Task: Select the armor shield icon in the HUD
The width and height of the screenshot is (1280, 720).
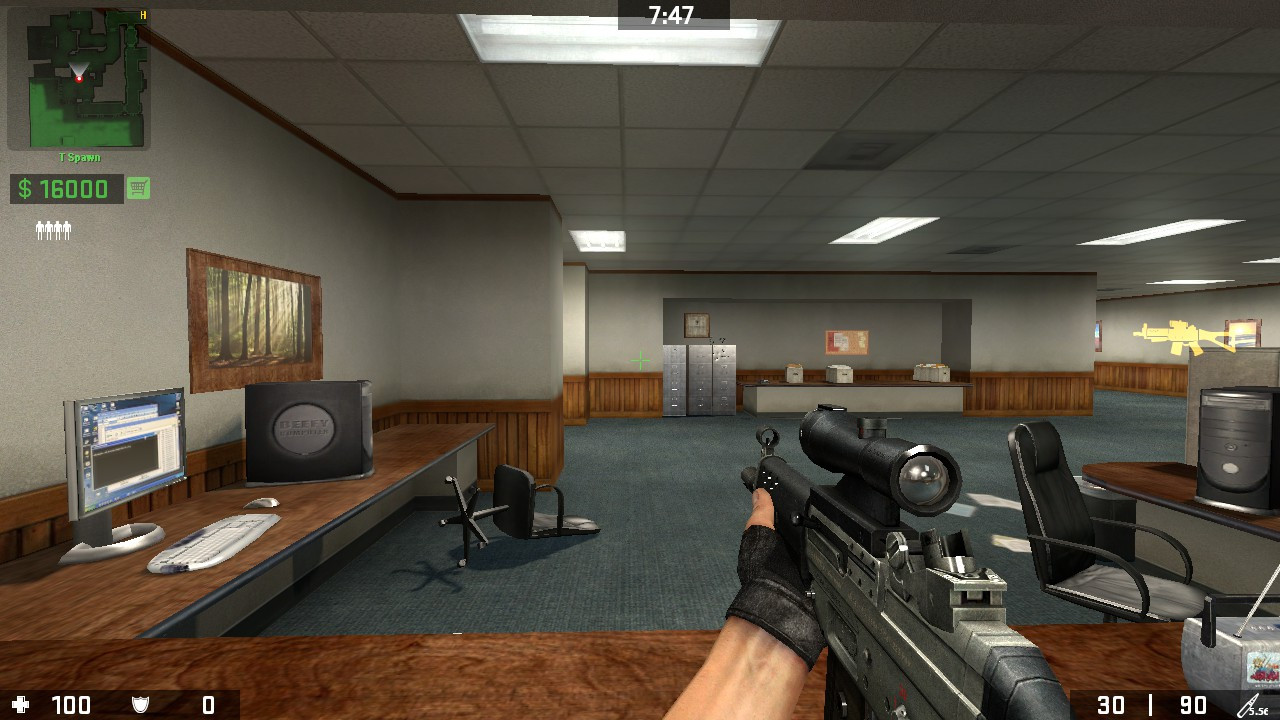Action: coord(138,705)
